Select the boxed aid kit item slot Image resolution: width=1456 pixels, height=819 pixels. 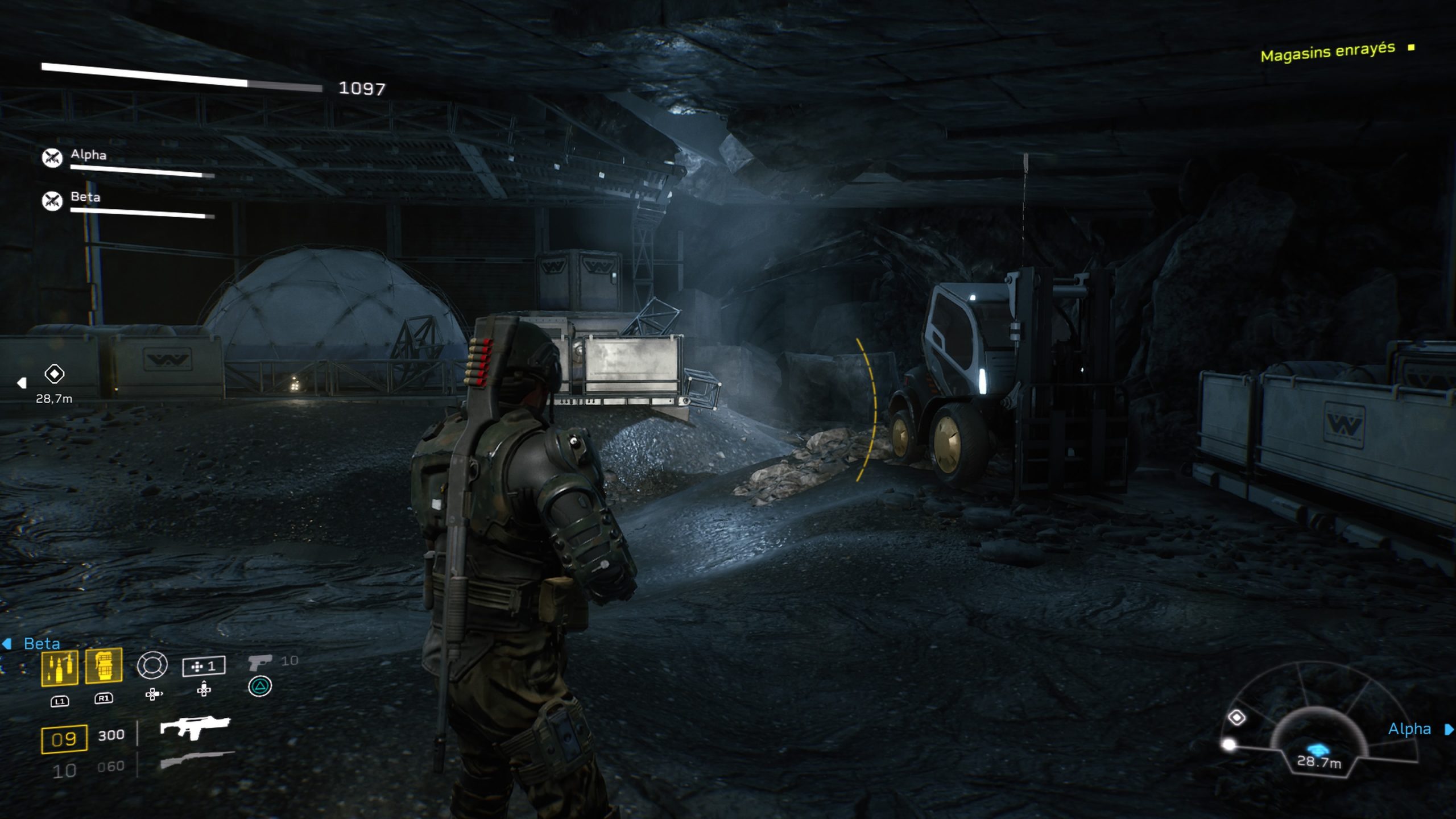point(204,666)
